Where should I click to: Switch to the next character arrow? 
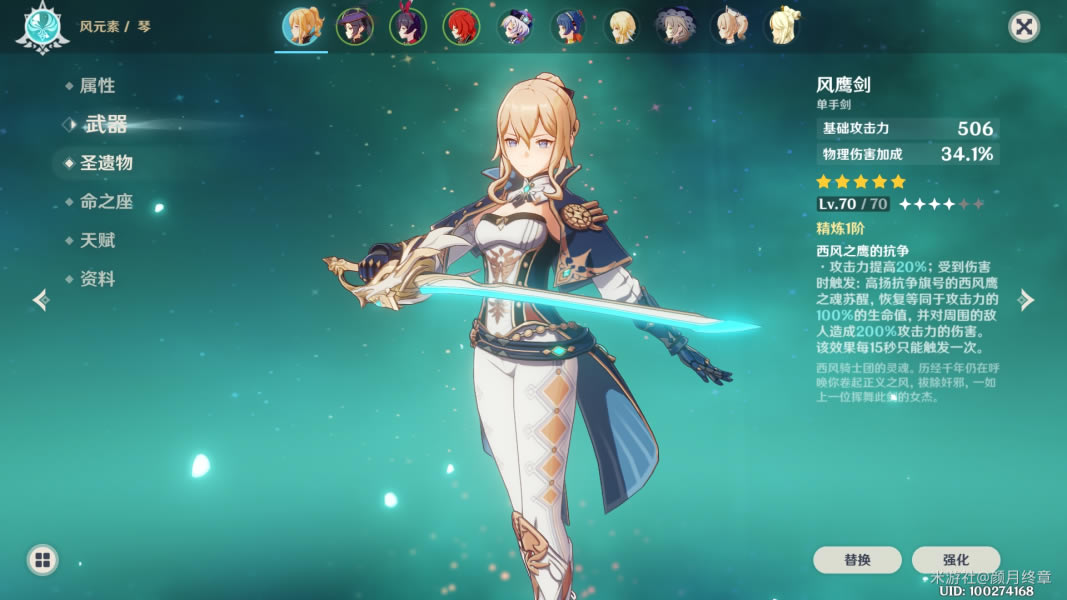click(x=1026, y=300)
